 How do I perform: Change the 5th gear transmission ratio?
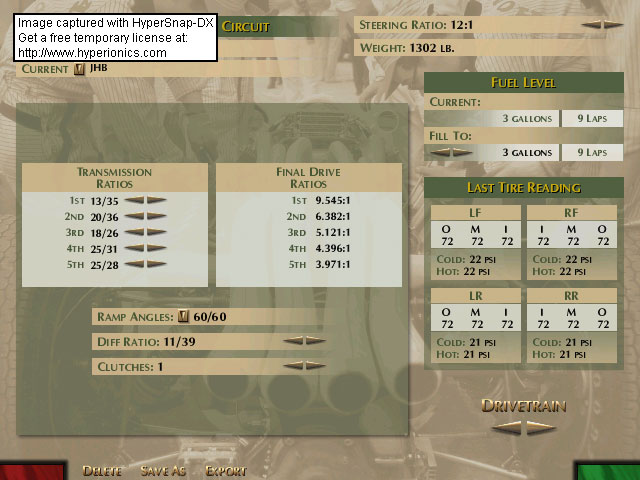[145, 264]
